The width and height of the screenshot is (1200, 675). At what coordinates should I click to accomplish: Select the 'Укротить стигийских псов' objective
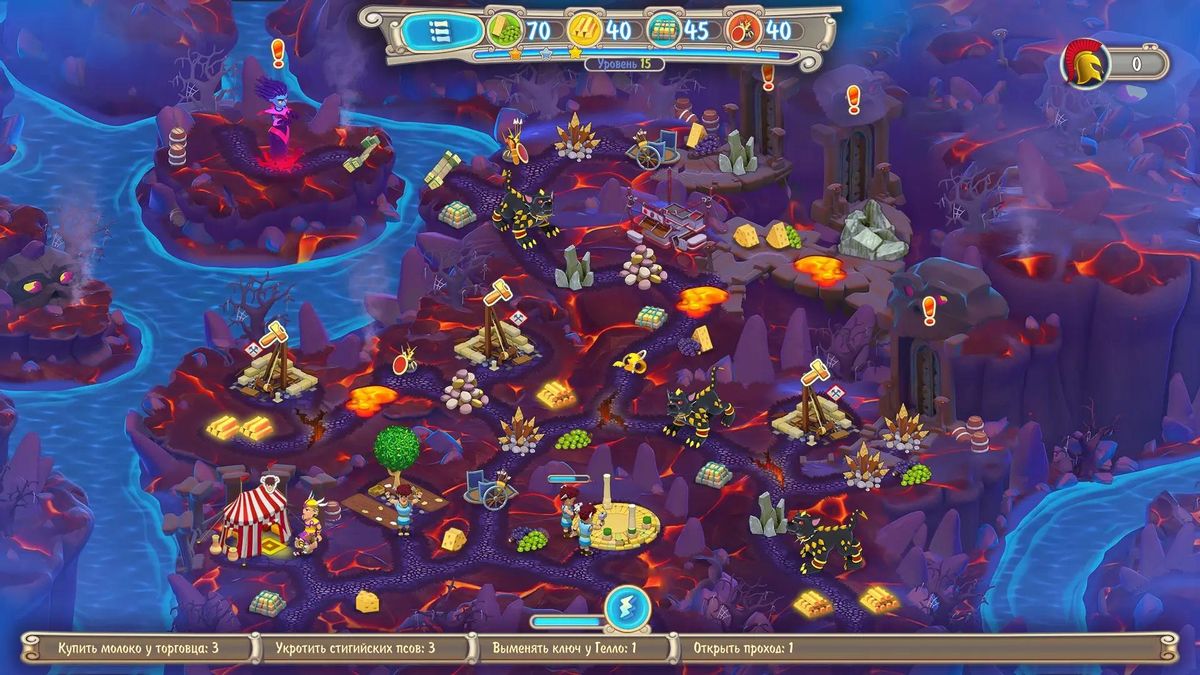(355, 648)
